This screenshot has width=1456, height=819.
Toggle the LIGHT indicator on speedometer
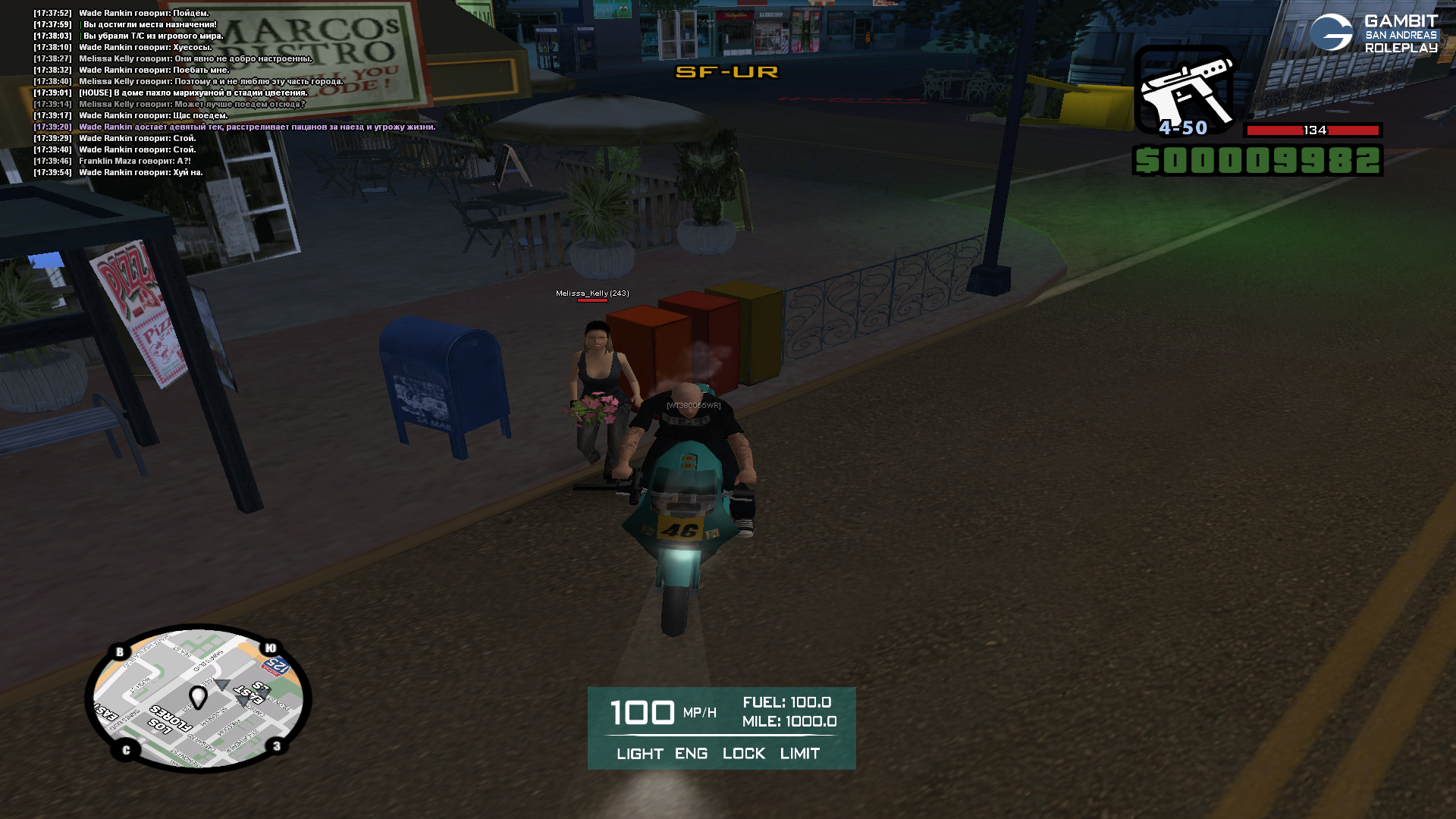pyautogui.click(x=639, y=754)
